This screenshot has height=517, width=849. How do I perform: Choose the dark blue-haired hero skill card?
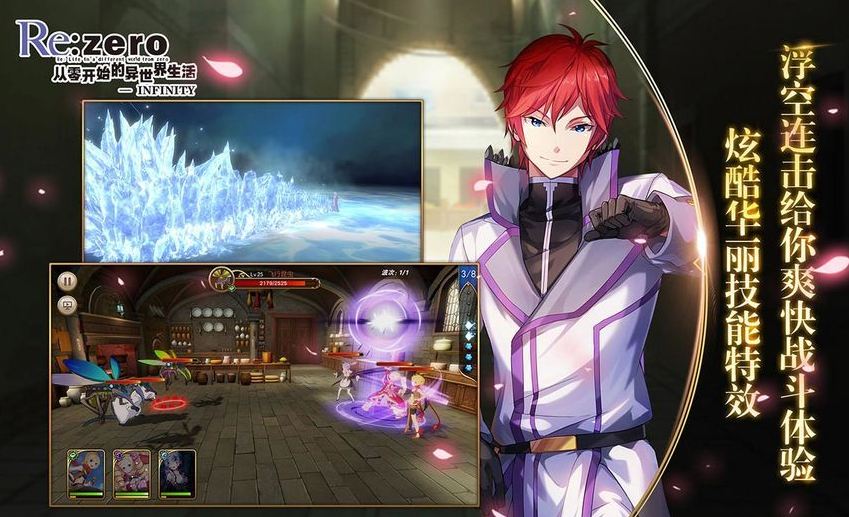coord(177,472)
